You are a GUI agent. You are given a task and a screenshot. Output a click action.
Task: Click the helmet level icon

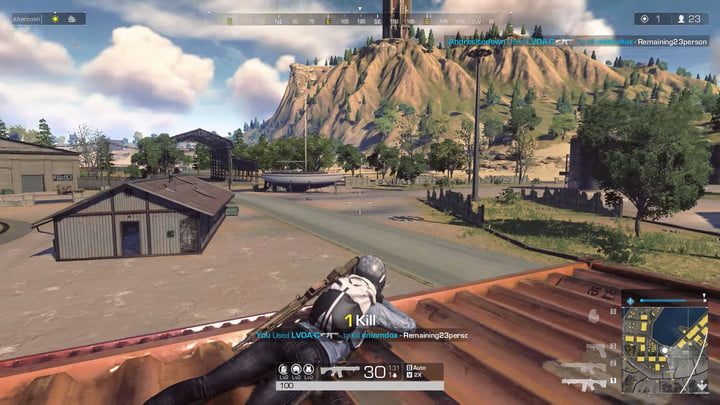coord(283,371)
